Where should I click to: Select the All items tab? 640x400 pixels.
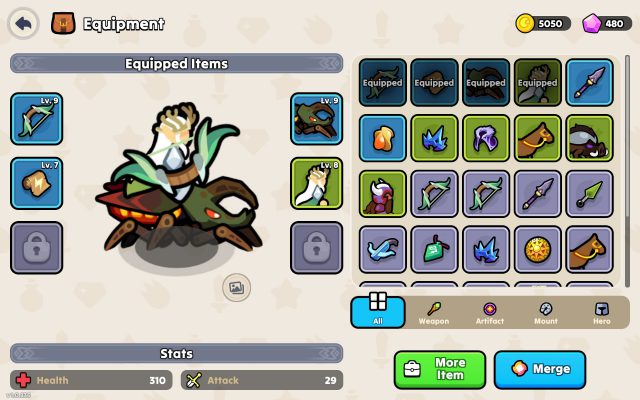(x=377, y=311)
